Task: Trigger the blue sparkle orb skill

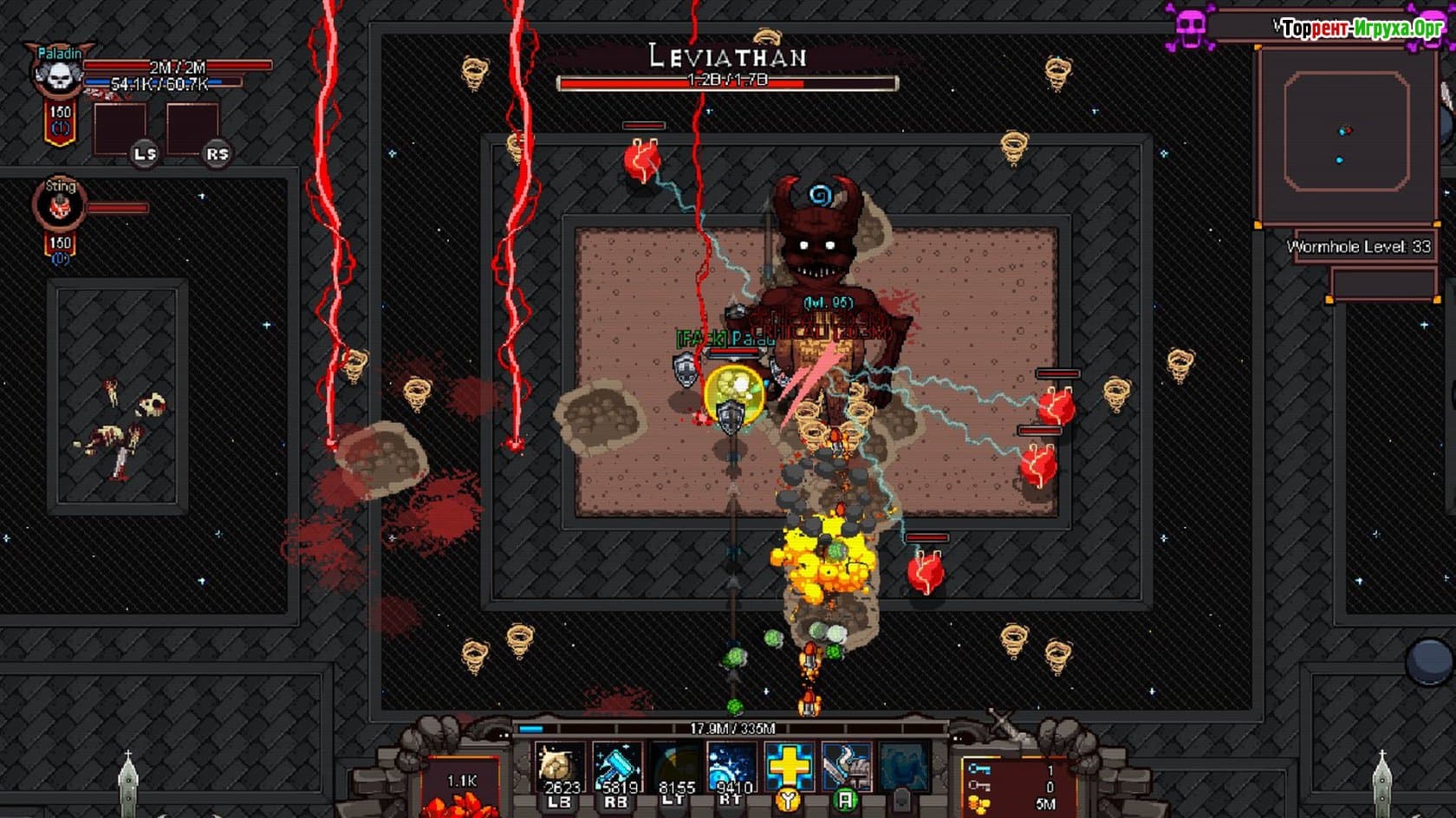Action: coord(731,767)
